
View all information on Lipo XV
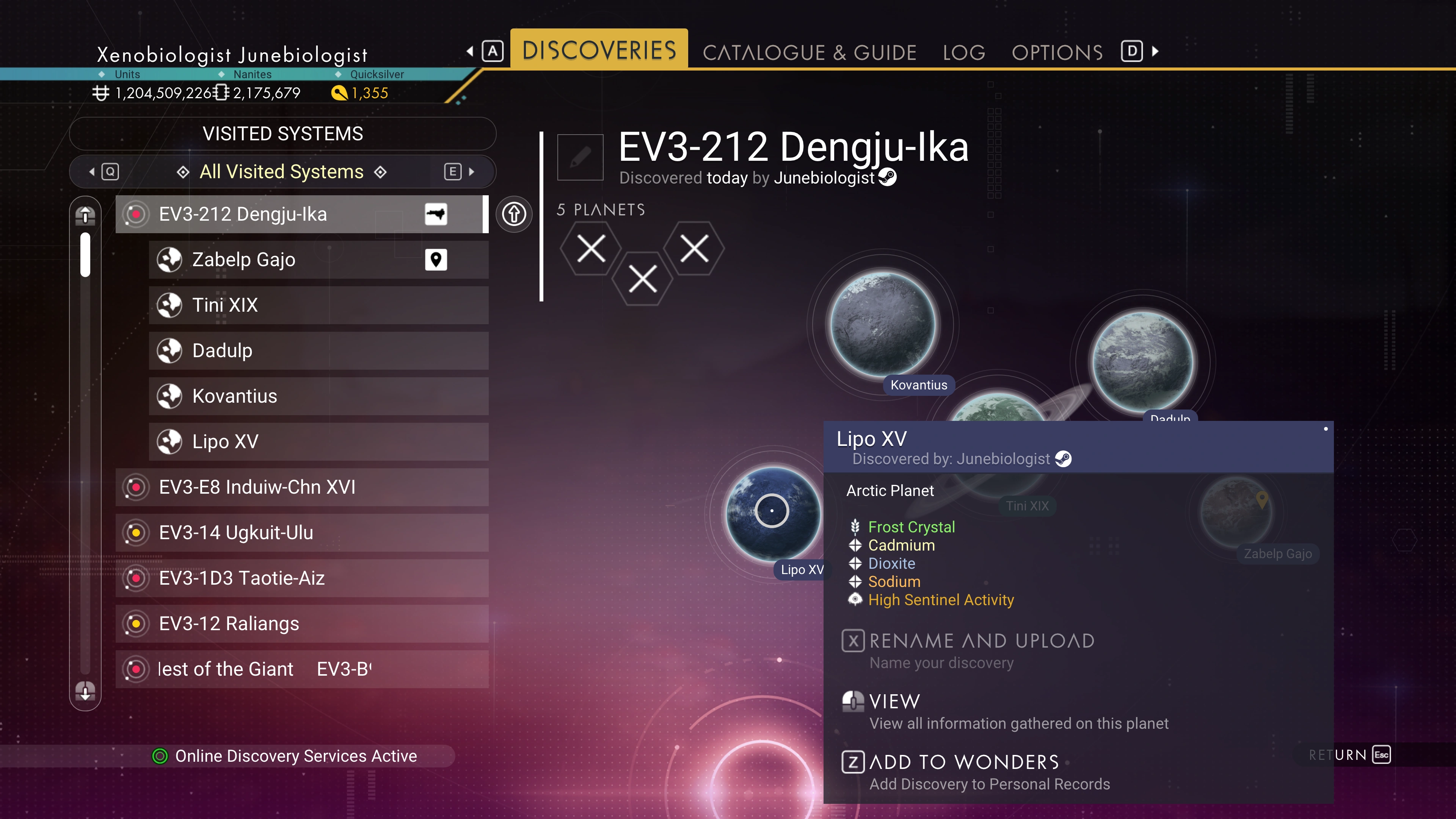click(894, 702)
